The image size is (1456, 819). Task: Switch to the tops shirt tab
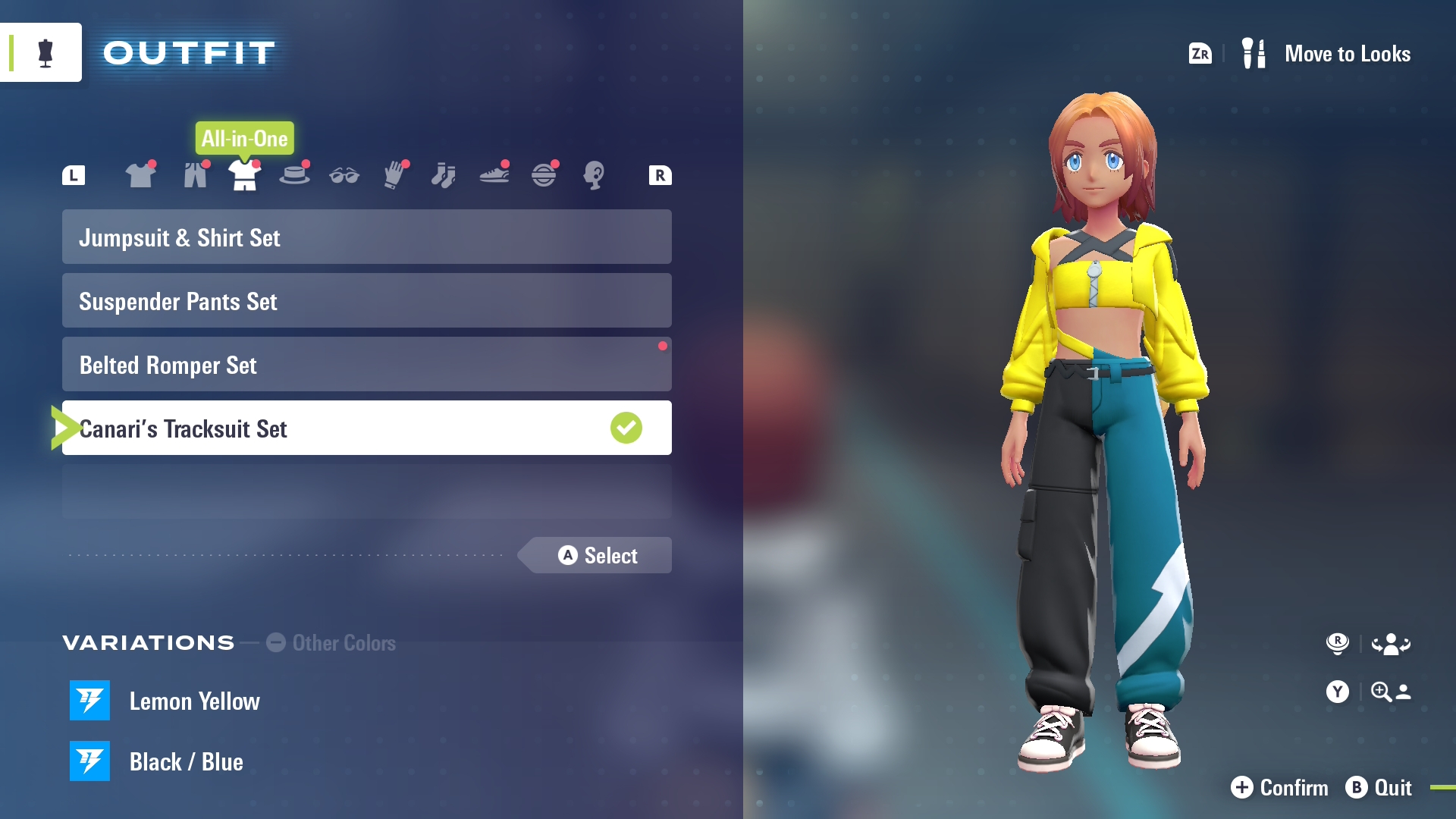140,176
